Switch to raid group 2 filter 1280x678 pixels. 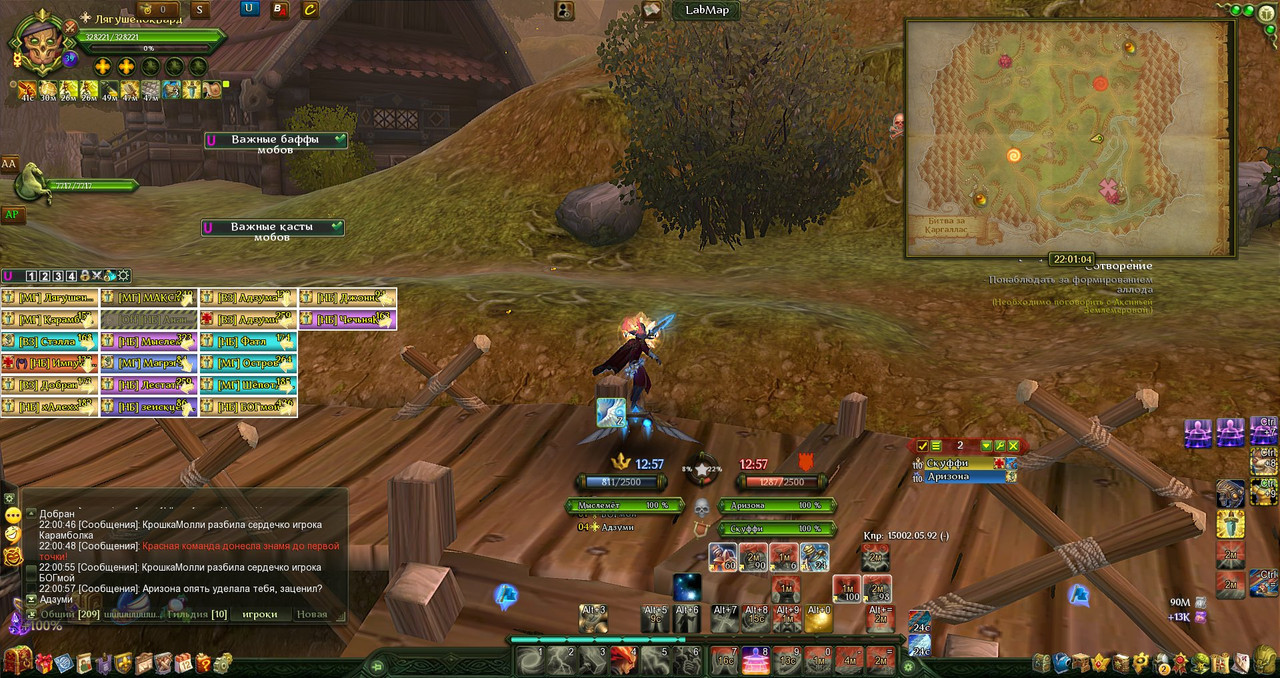(x=44, y=276)
